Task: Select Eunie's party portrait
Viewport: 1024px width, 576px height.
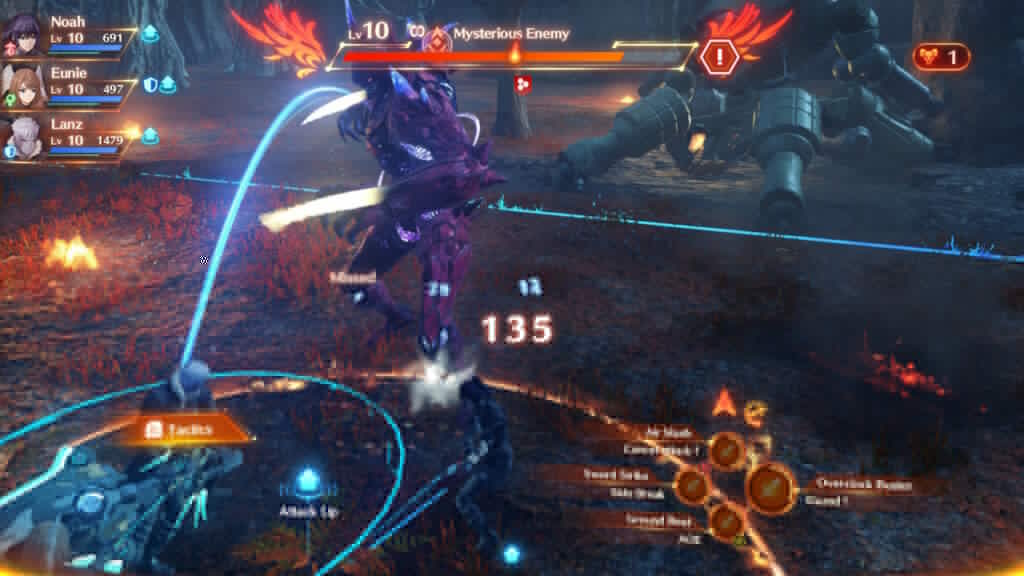Action: tap(22, 81)
